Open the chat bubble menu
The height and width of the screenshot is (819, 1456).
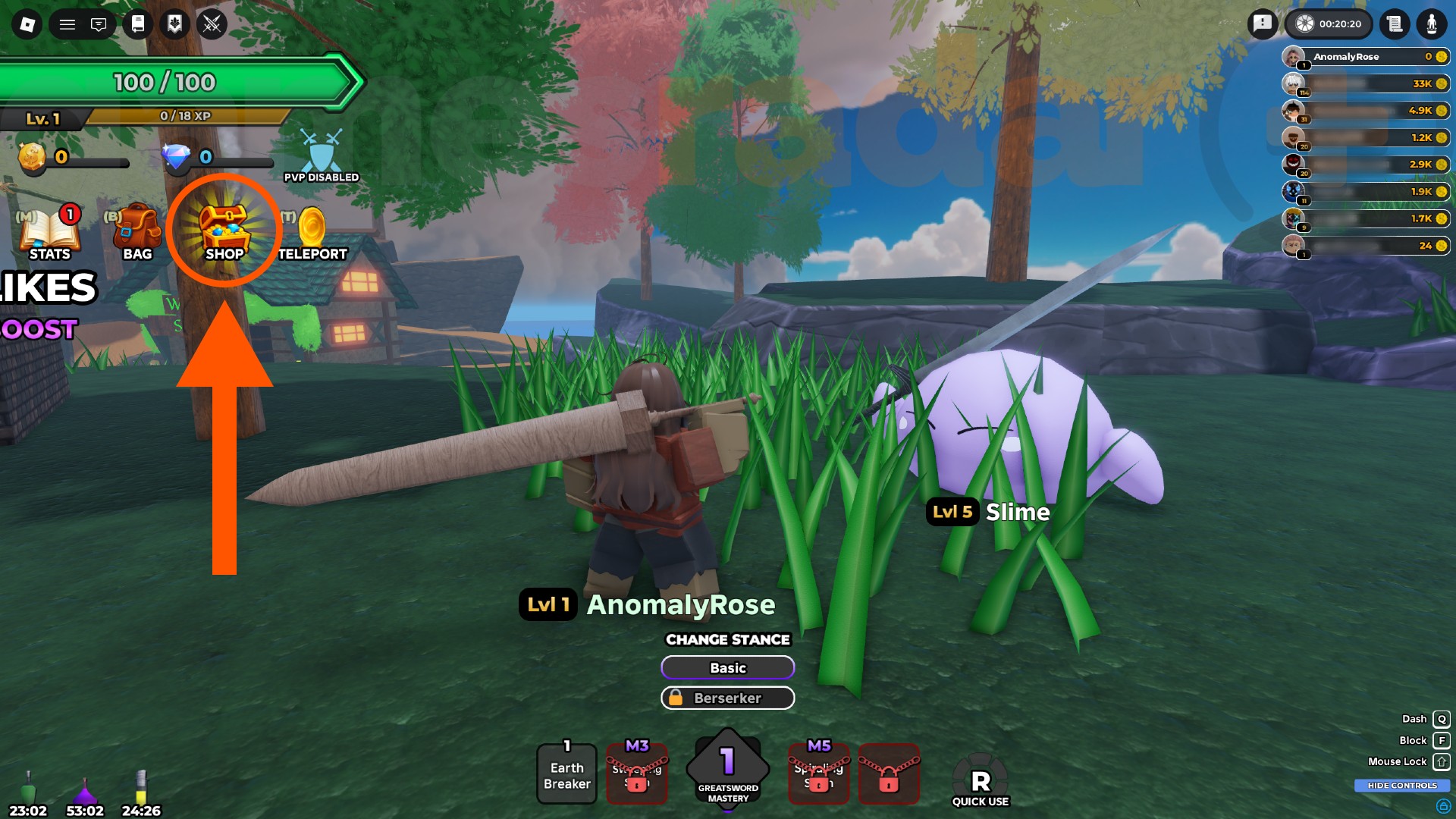click(99, 24)
